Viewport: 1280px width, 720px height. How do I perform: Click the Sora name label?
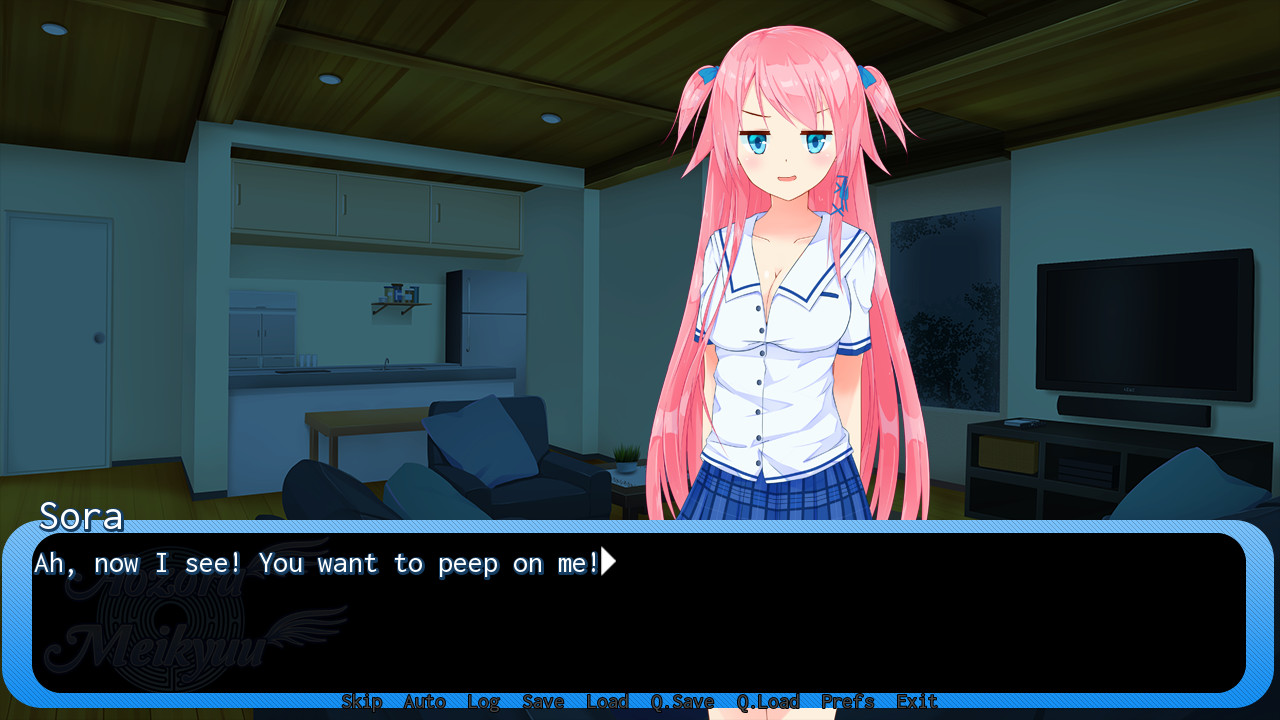80,516
